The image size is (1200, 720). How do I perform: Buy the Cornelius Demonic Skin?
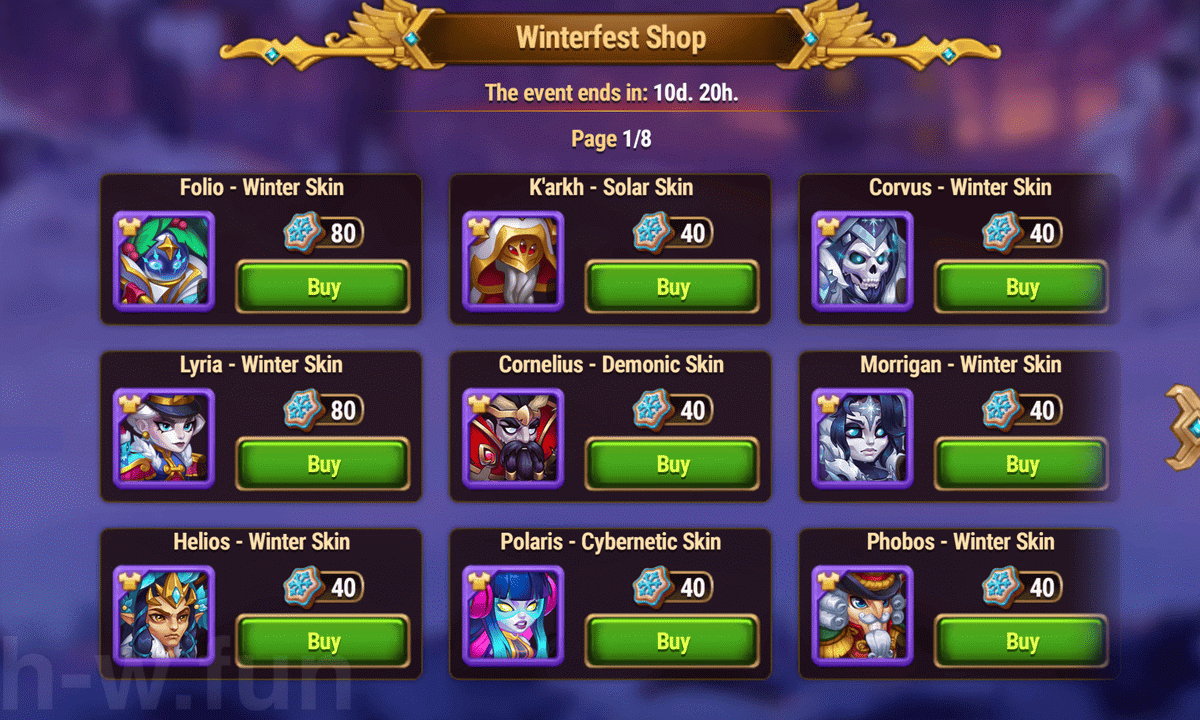coord(672,464)
